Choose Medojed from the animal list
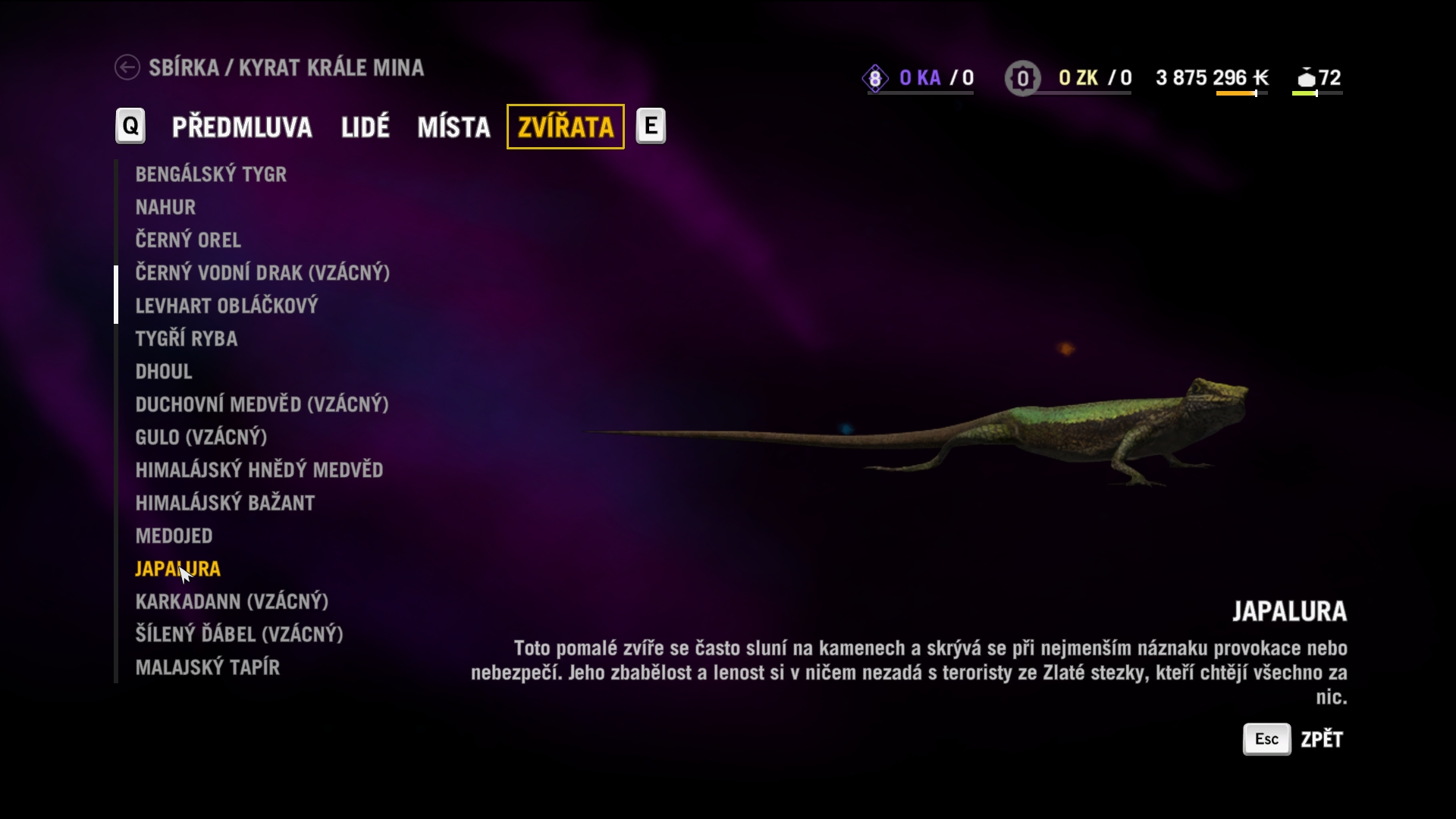 (x=174, y=536)
